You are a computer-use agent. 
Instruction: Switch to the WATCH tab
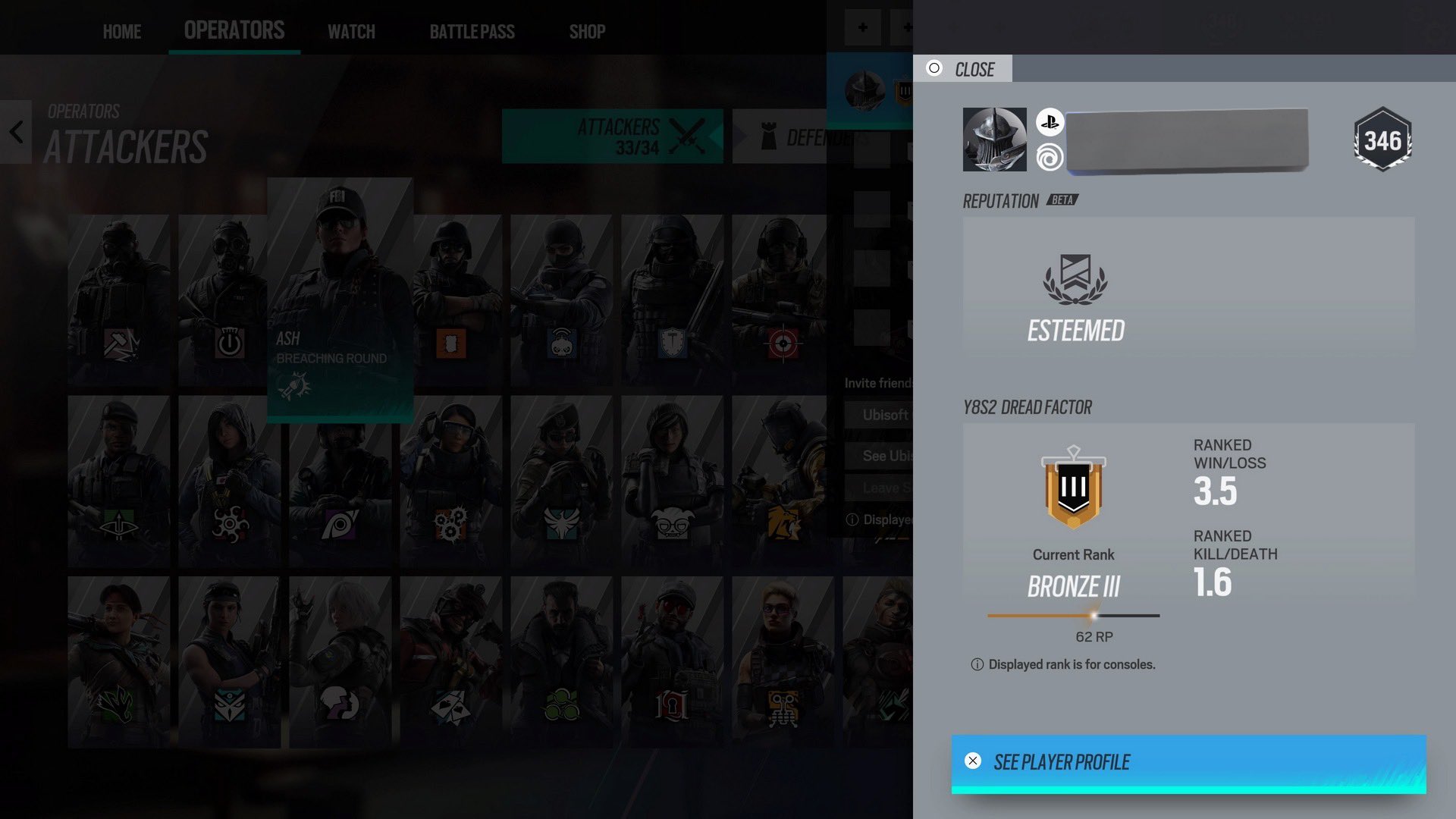350,32
